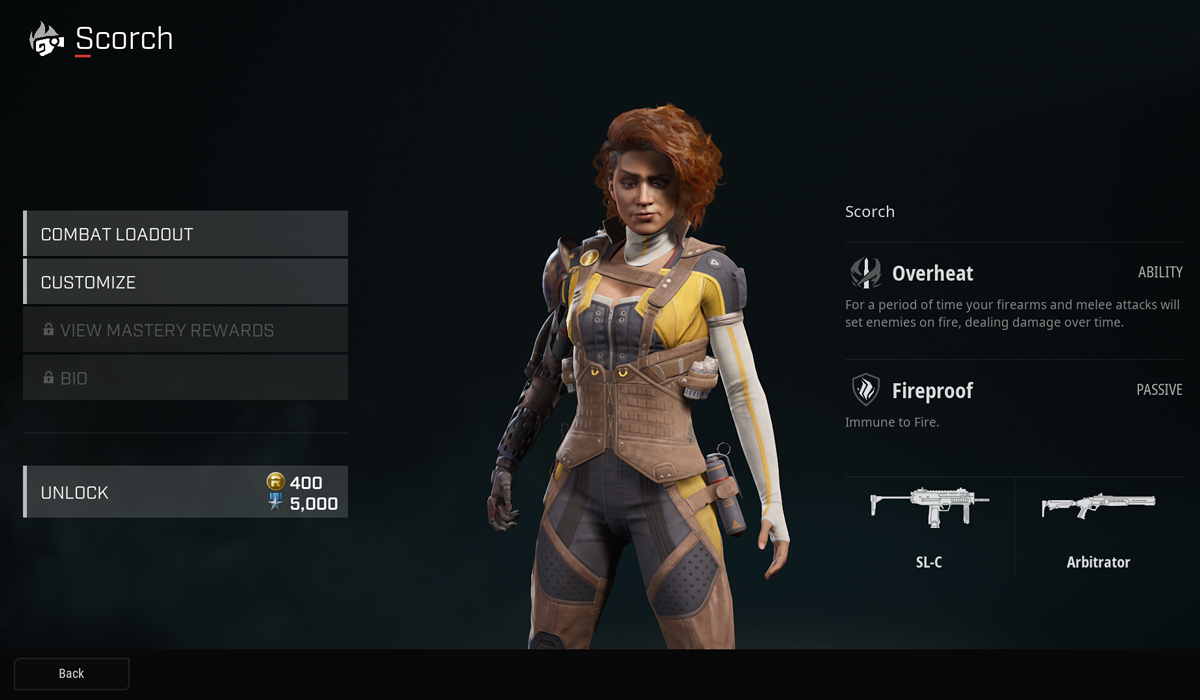
Task: Select the Overheat ability icon
Action: [865, 273]
